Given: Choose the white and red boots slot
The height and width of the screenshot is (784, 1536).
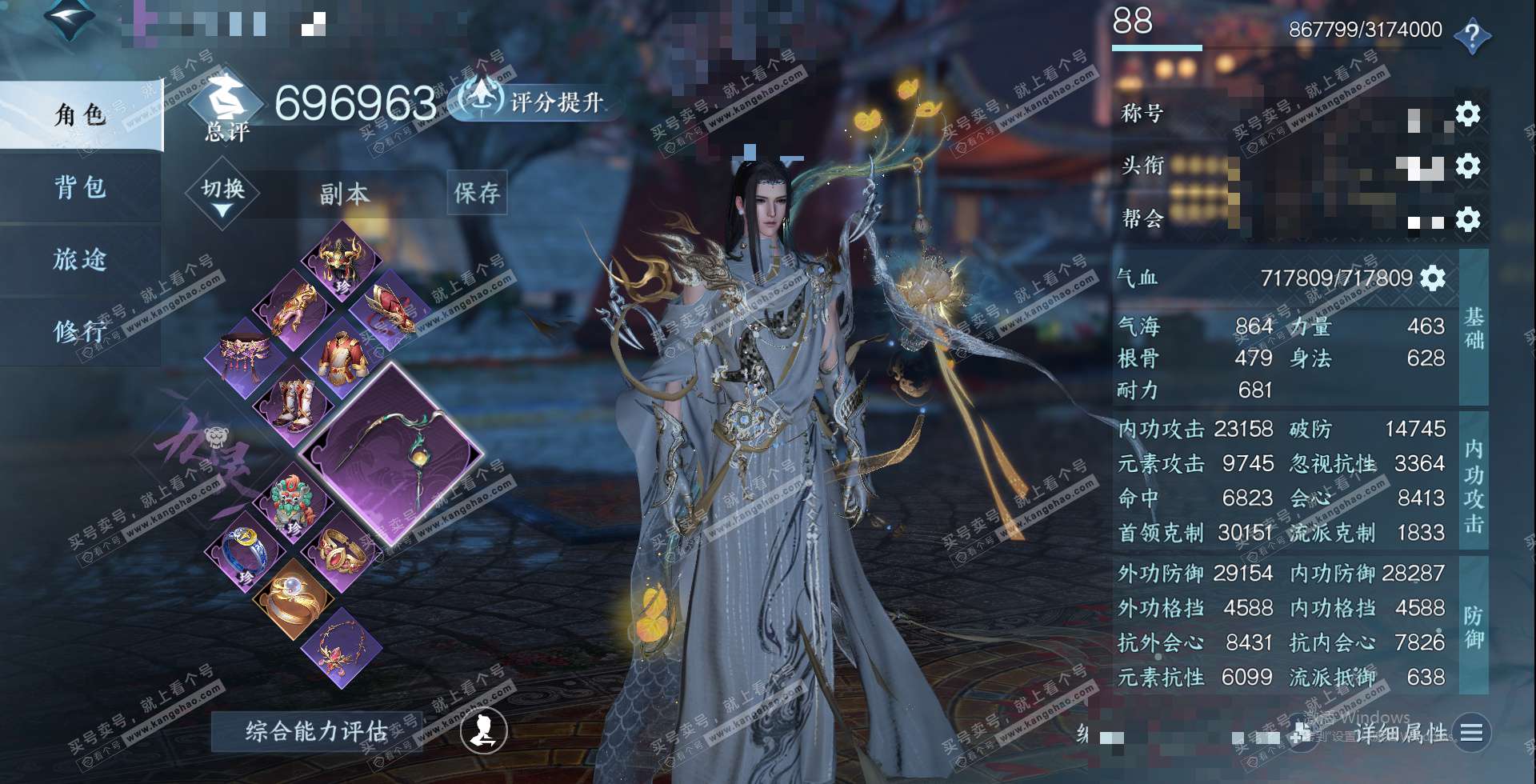Looking at the screenshot, I should [293, 406].
